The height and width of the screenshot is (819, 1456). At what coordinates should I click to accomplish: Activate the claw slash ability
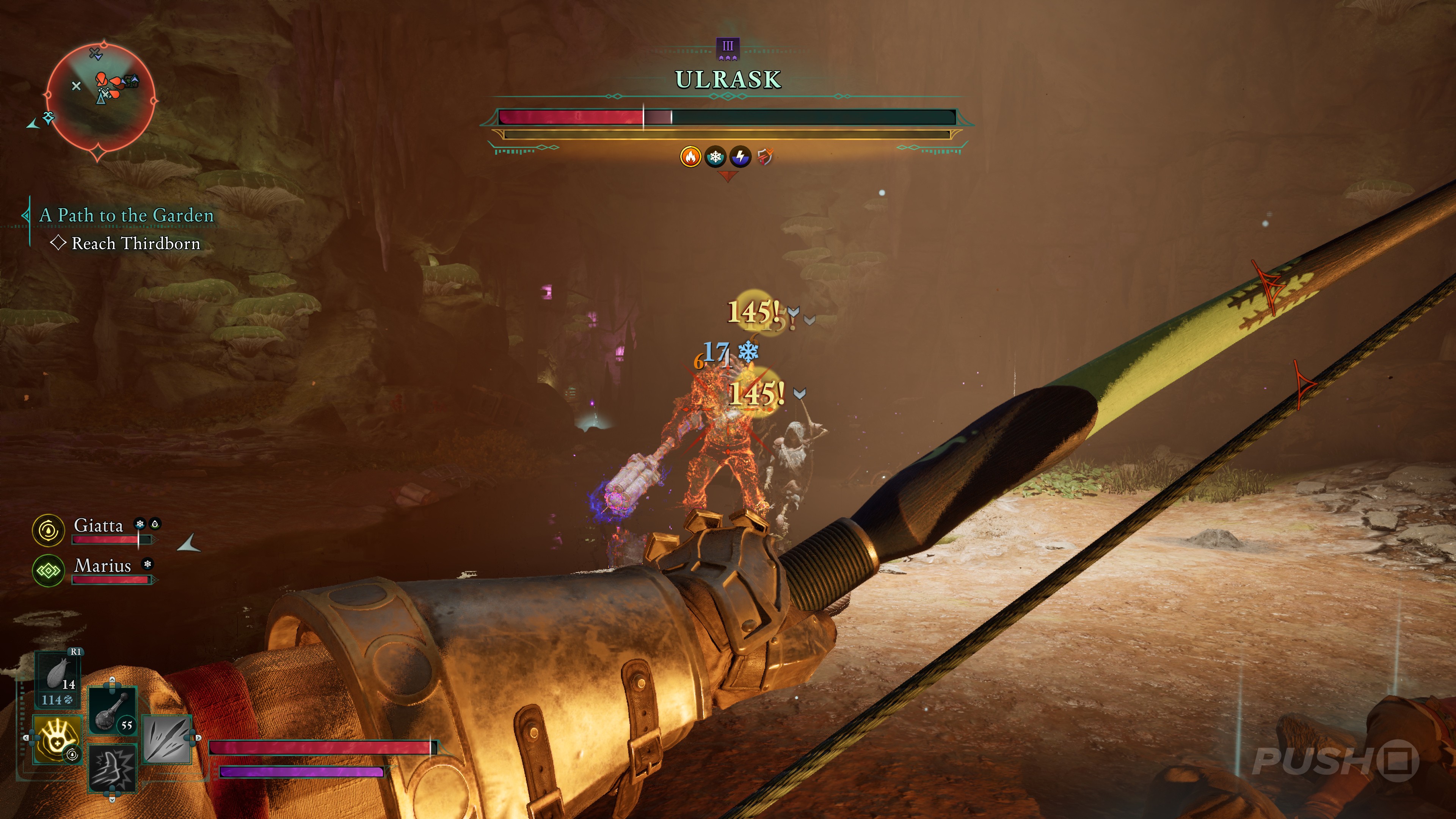[x=167, y=738]
